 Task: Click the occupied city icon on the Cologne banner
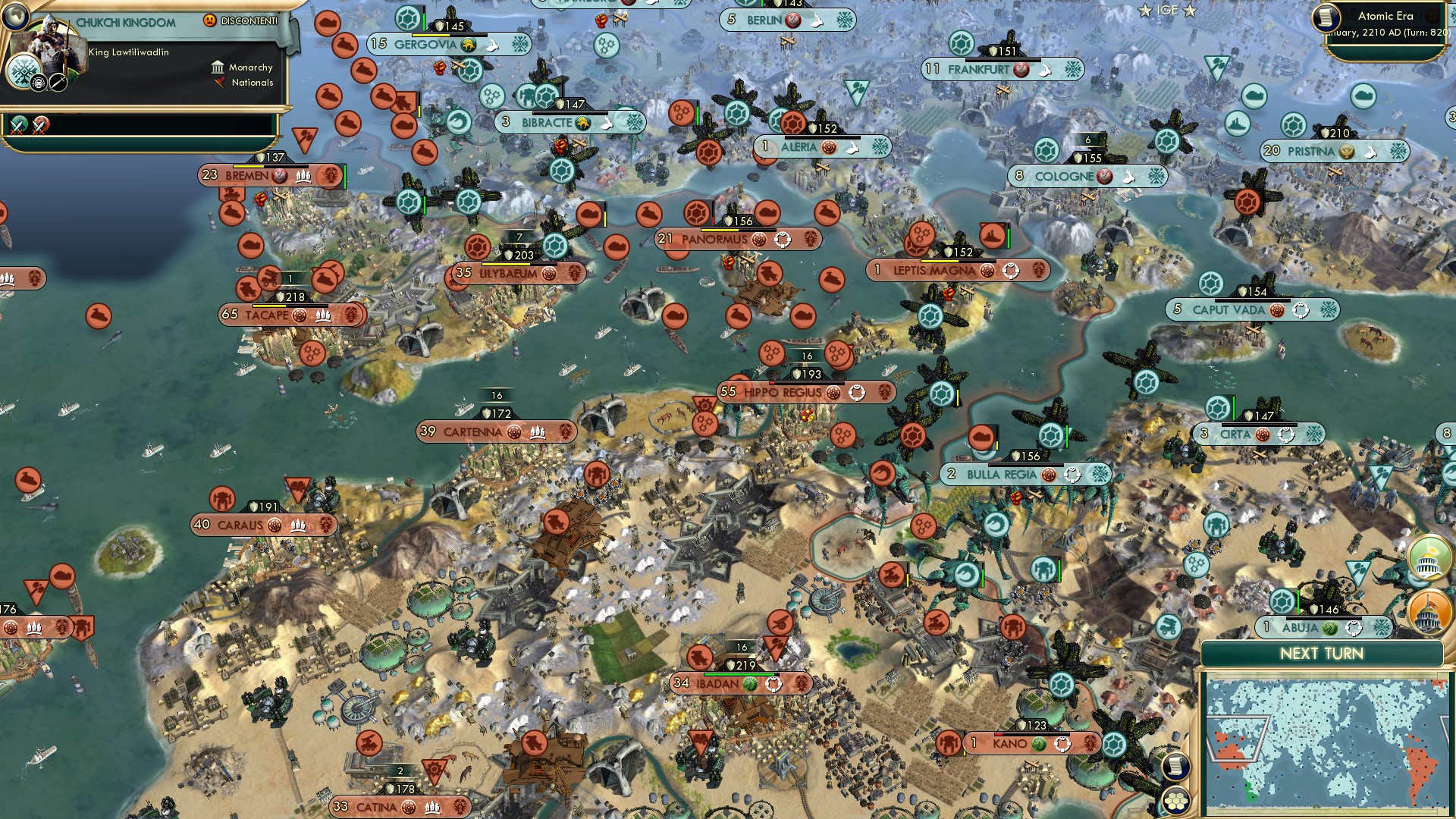pyautogui.click(x=1106, y=176)
